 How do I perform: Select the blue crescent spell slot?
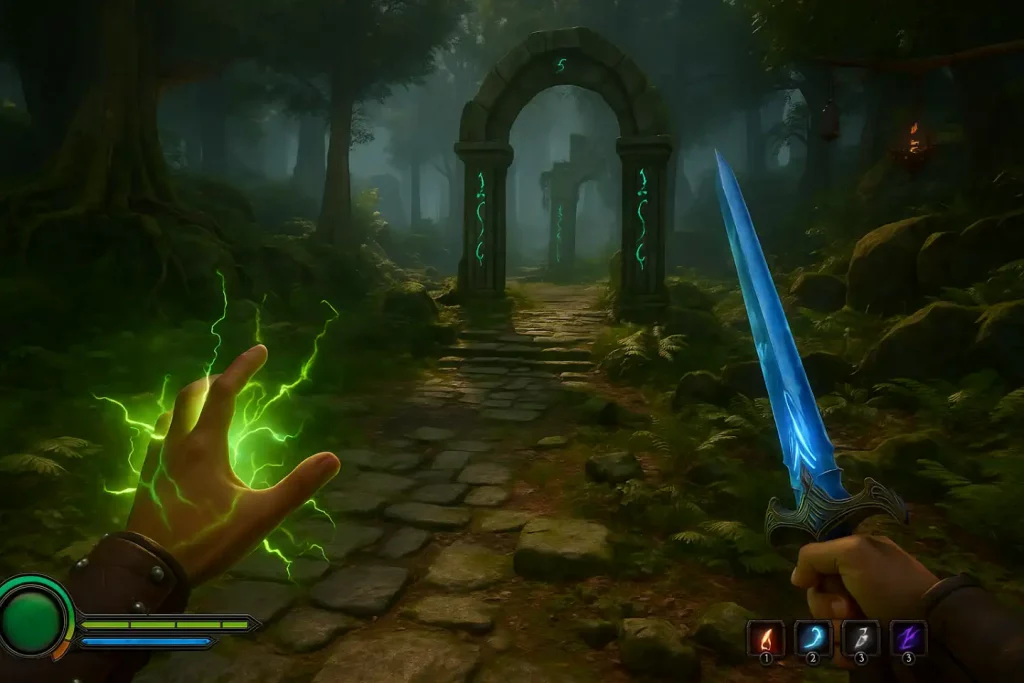[x=813, y=638]
